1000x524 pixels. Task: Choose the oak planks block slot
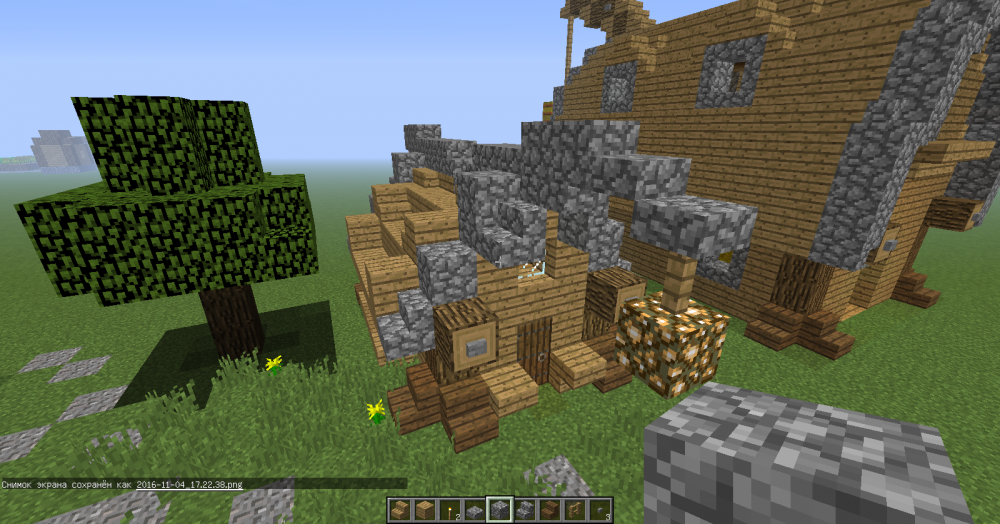pos(425,510)
